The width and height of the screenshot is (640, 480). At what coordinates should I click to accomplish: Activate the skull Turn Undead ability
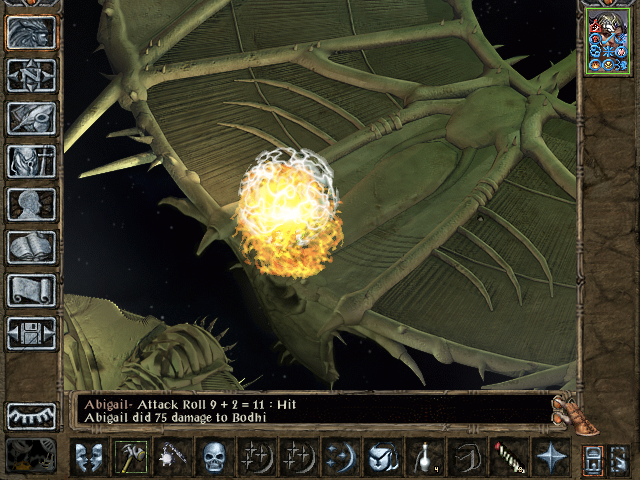point(214,457)
